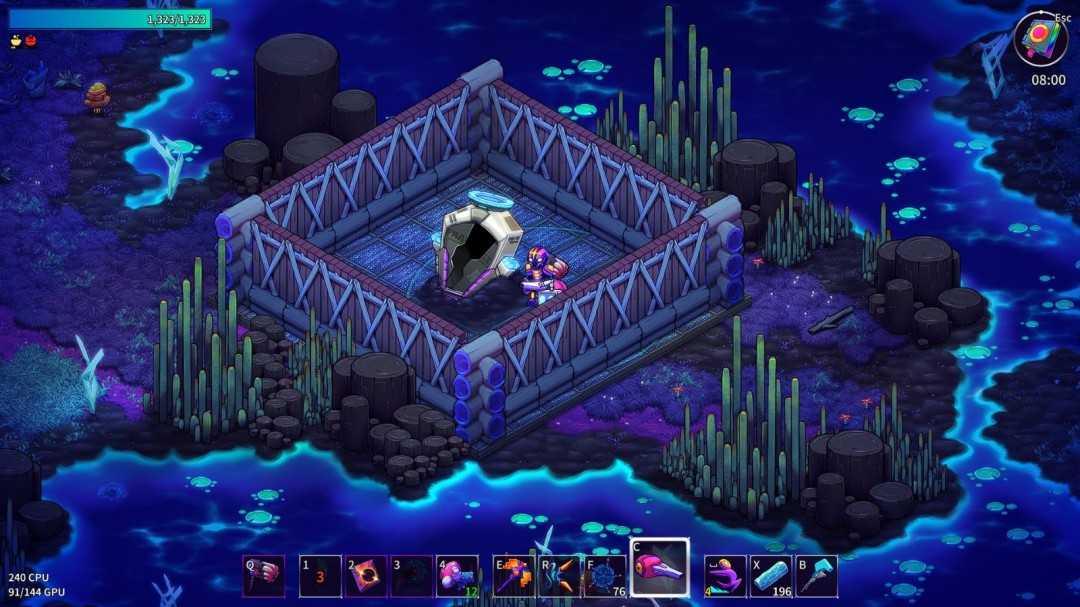Select the purple hook item slot

[x=725, y=577]
